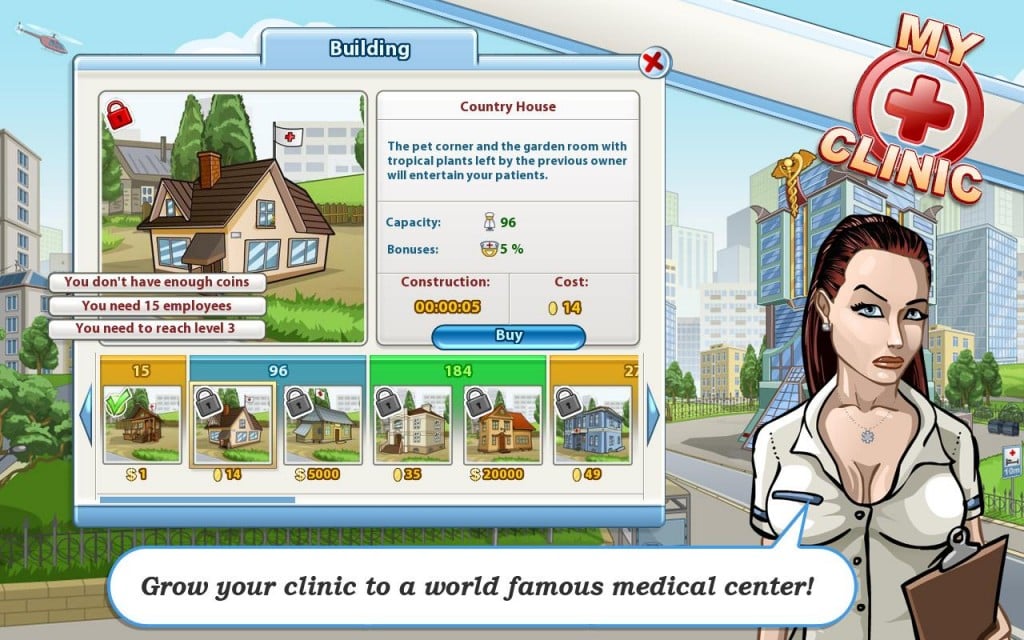This screenshot has height=640, width=1024.
Task: Buy the Country House building
Action: coord(508,336)
